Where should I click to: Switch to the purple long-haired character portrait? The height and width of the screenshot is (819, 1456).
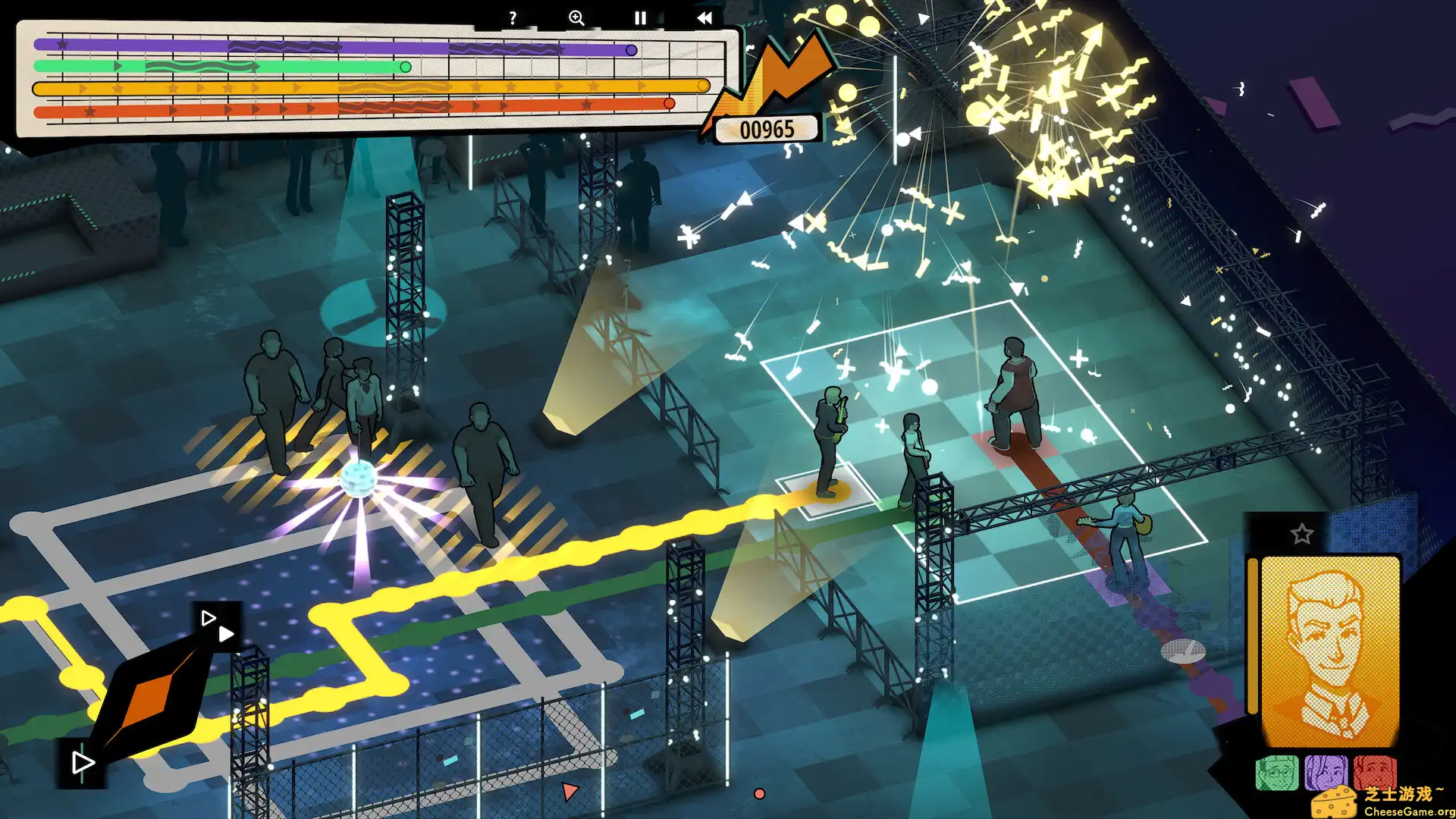tap(1326, 773)
